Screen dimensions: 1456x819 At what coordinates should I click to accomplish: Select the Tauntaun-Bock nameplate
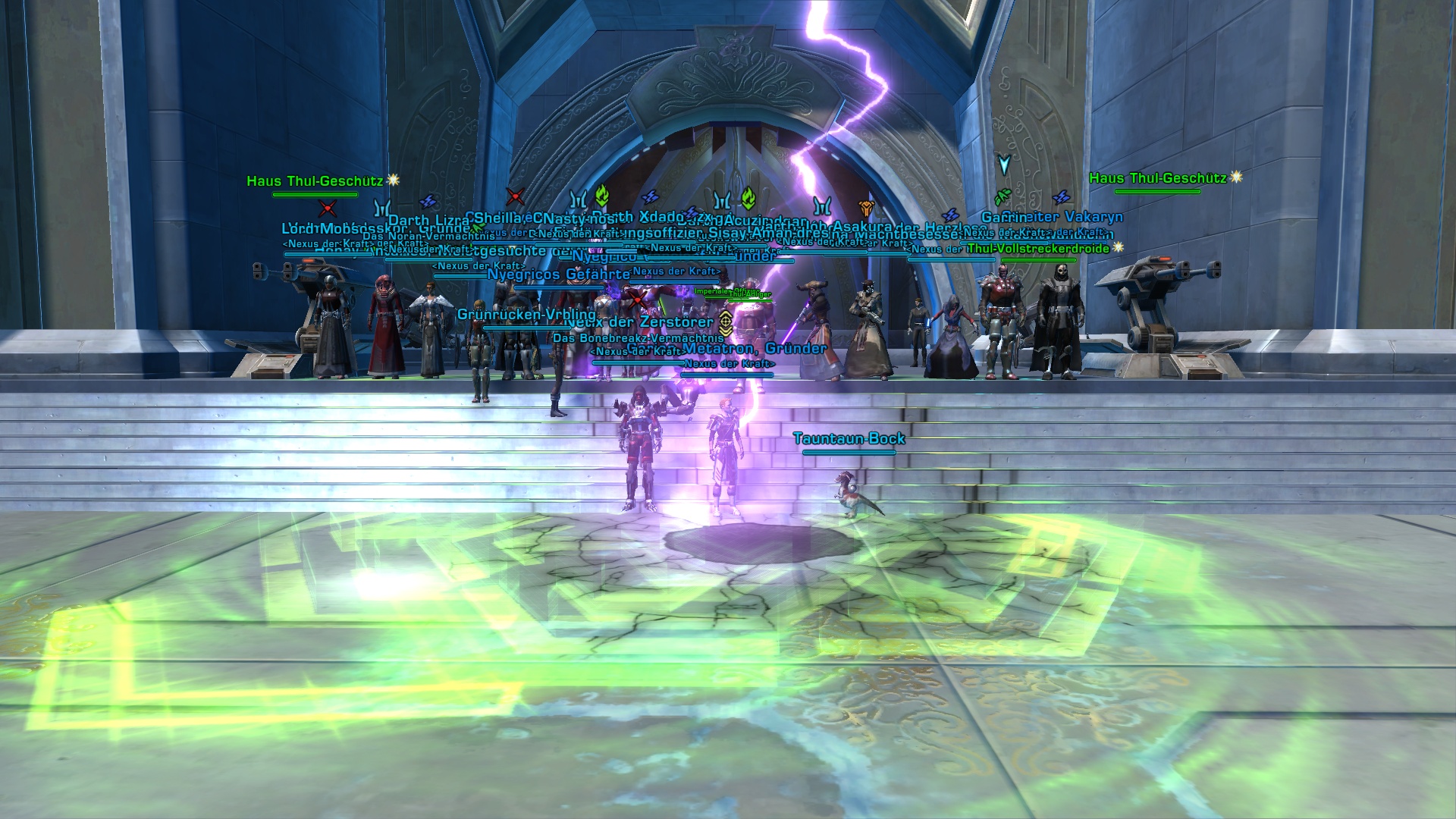click(x=849, y=439)
